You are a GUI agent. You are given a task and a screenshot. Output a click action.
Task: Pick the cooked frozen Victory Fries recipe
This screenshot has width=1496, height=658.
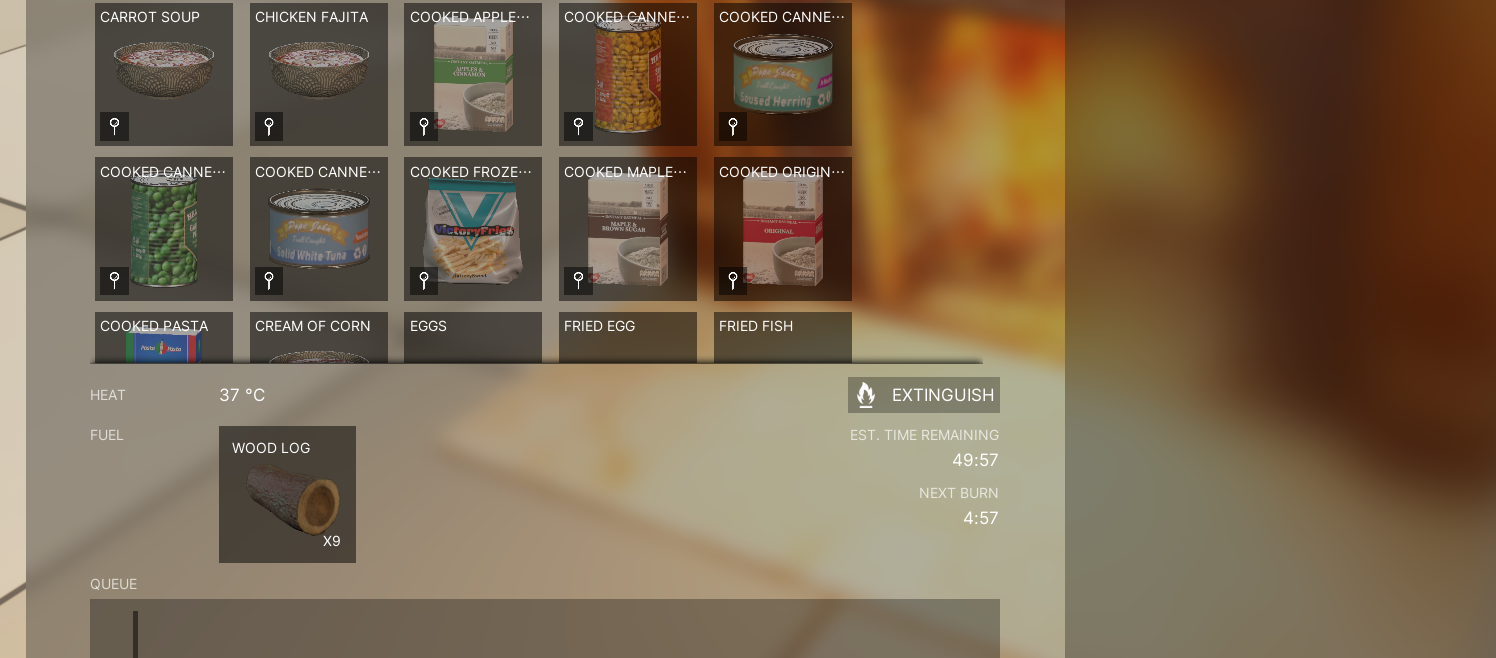point(473,229)
